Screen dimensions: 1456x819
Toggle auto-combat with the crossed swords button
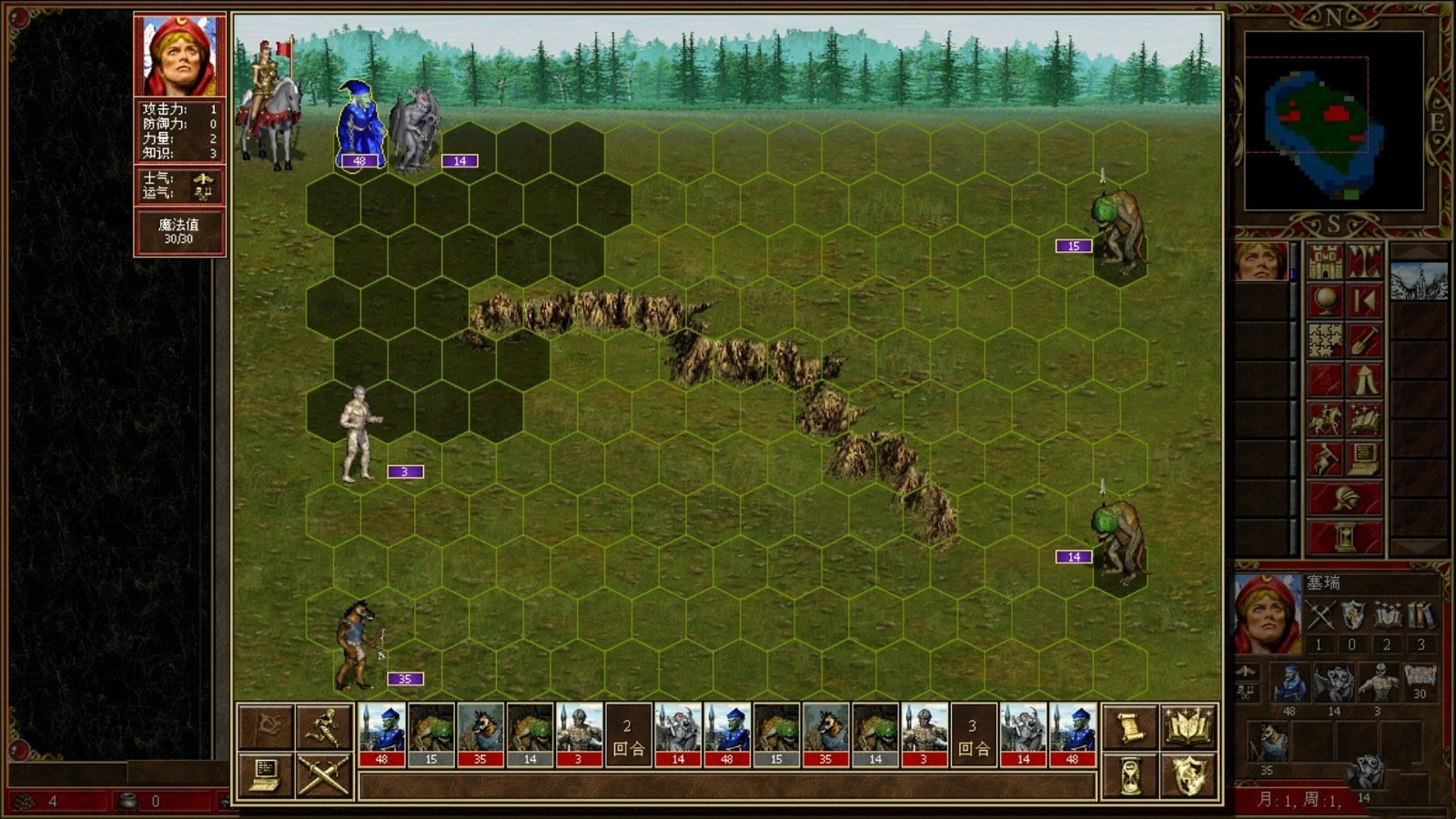pyautogui.click(x=324, y=775)
